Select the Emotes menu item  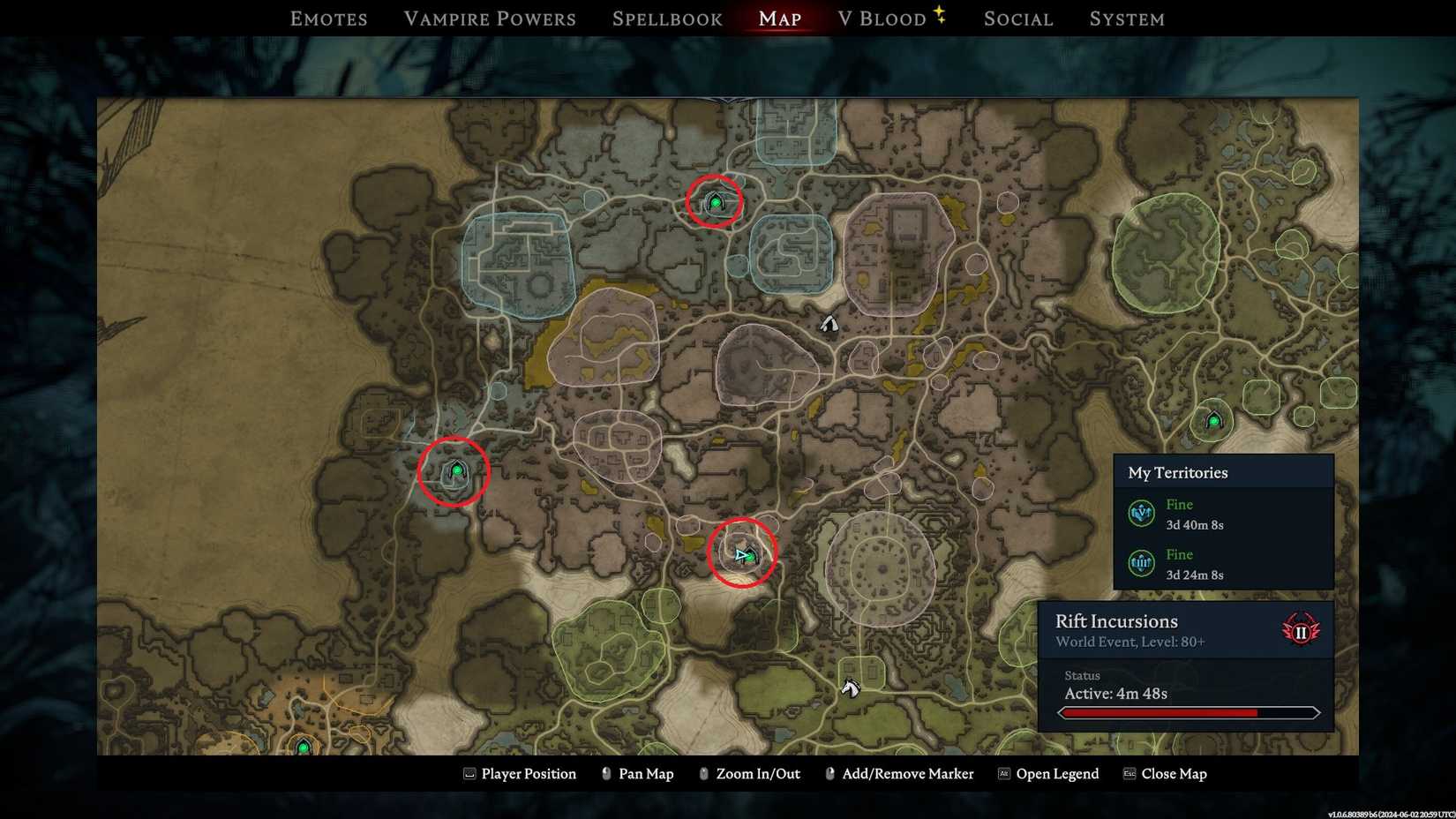(x=327, y=18)
